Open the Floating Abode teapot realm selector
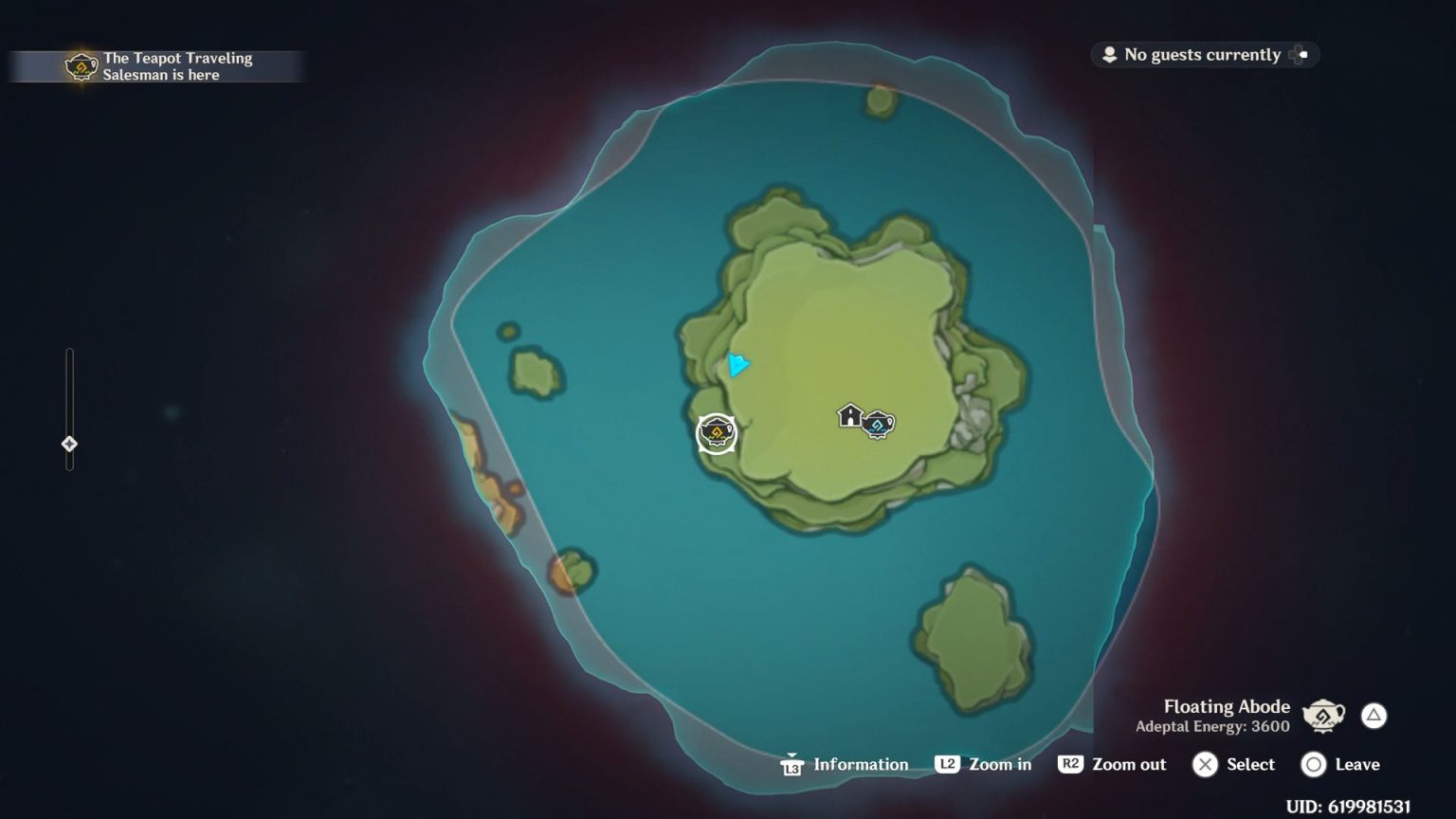Viewport: 1456px width, 819px height. (1323, 716)
